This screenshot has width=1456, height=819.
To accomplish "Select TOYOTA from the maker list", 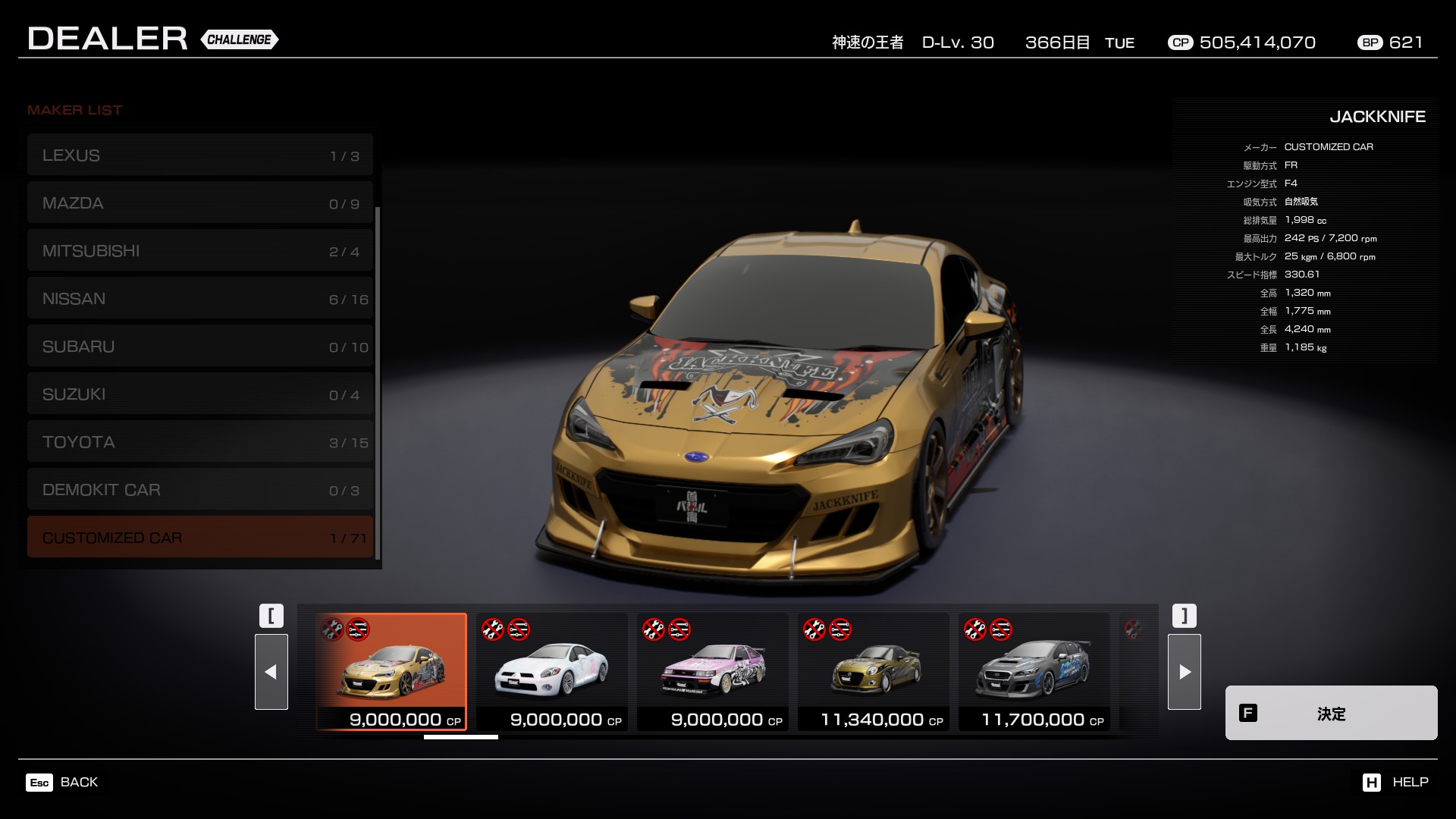I will pyautogui.click(x=200, y=442).
